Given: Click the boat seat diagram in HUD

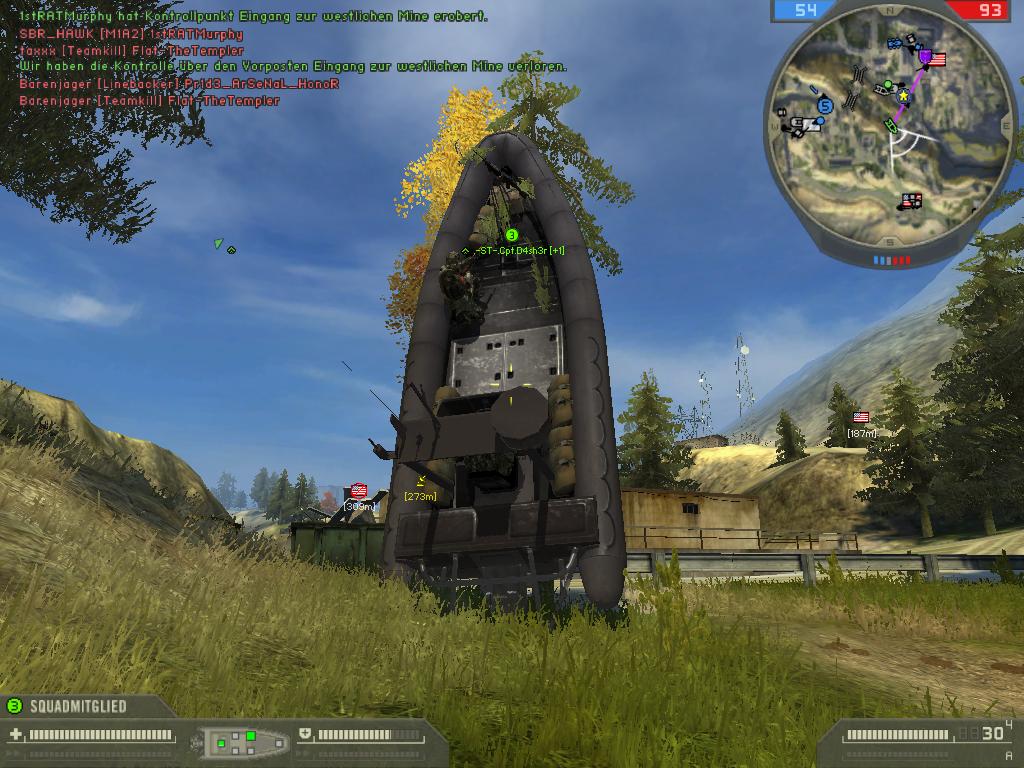Looking at the screenshot, I should coord(246,741).
